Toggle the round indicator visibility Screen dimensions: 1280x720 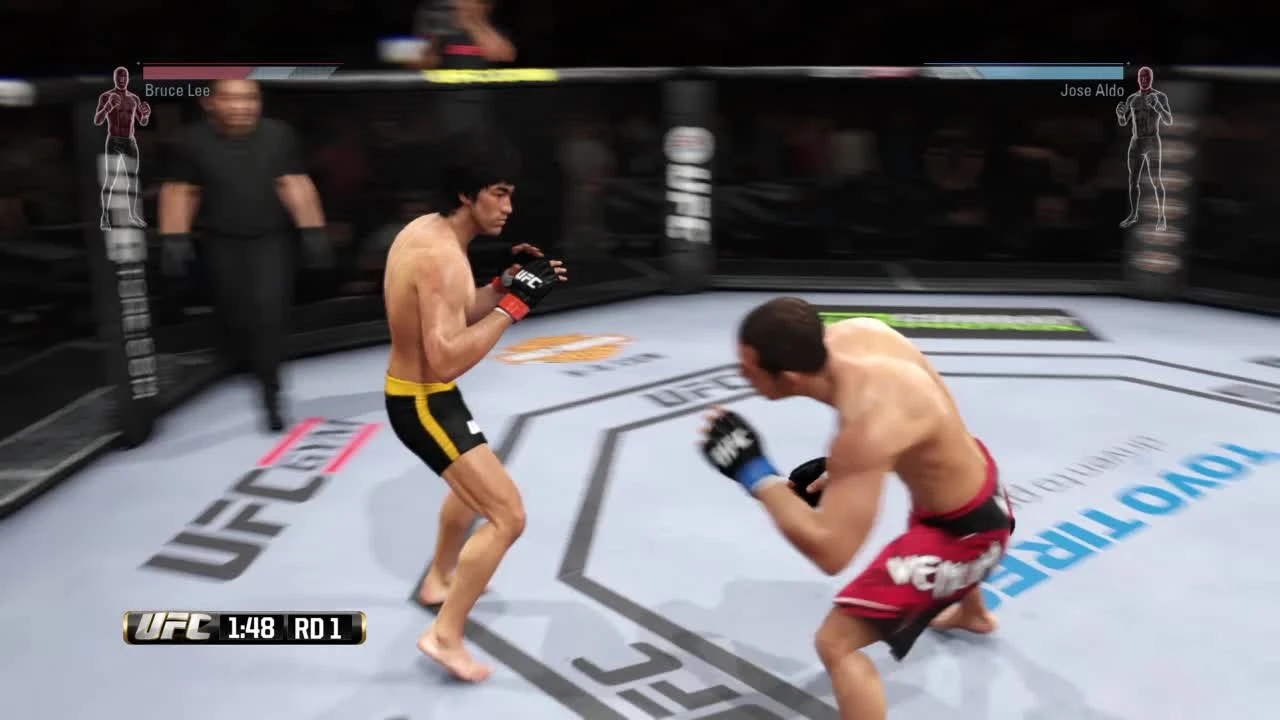point(320,630)
